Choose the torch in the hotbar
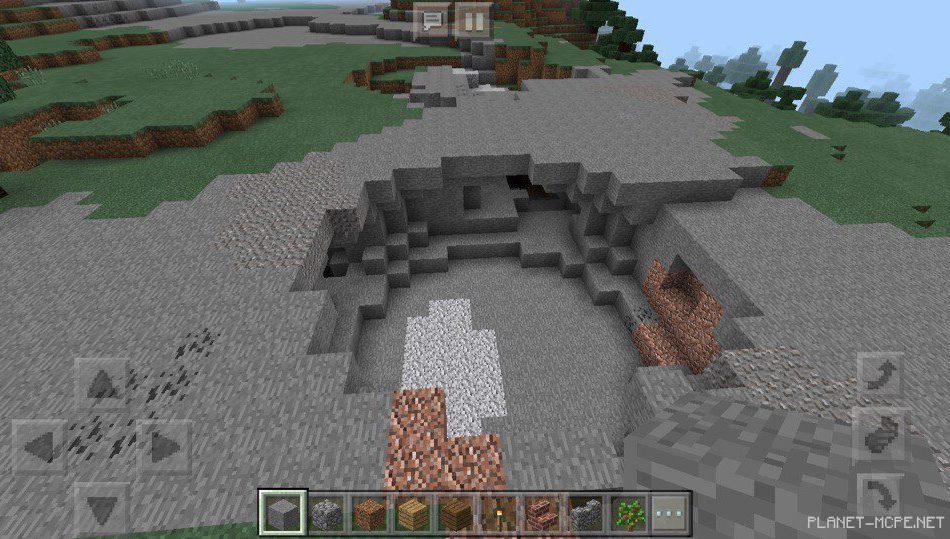This screenshot has width=950, height=539. click(497, 513)
